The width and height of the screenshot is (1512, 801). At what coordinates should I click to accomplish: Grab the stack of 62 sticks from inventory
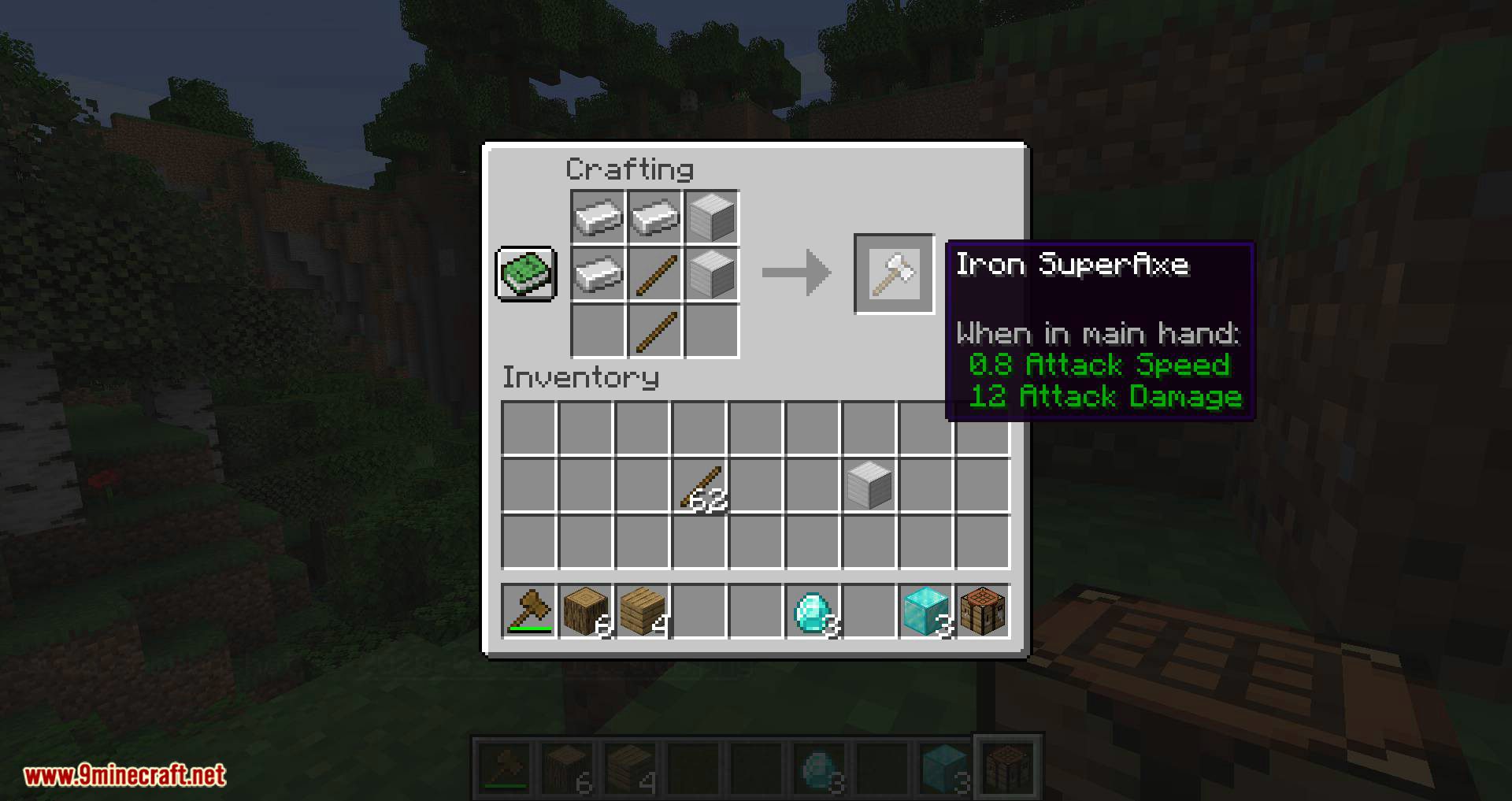(699, 484)
